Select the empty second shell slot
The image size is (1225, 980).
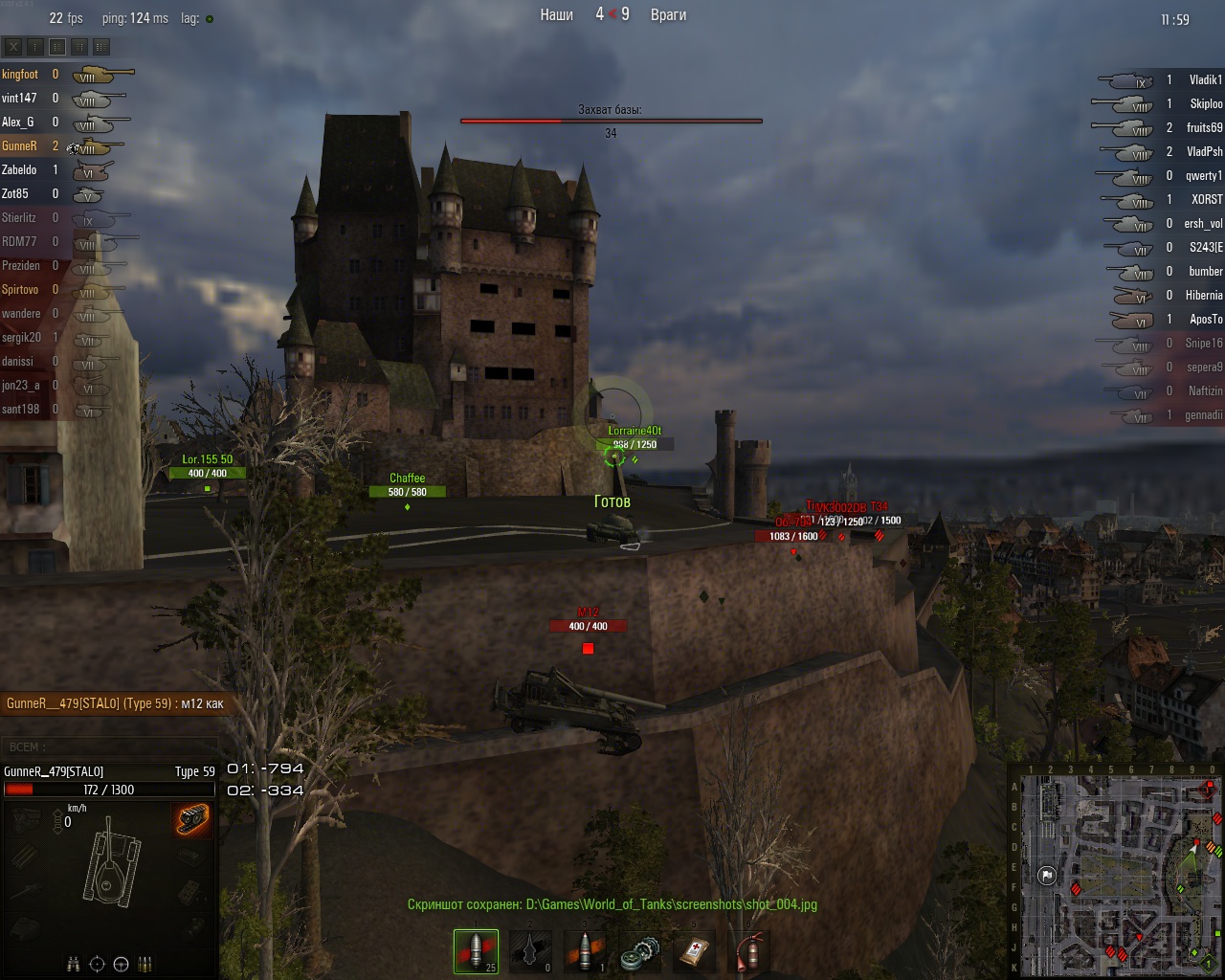530,950
